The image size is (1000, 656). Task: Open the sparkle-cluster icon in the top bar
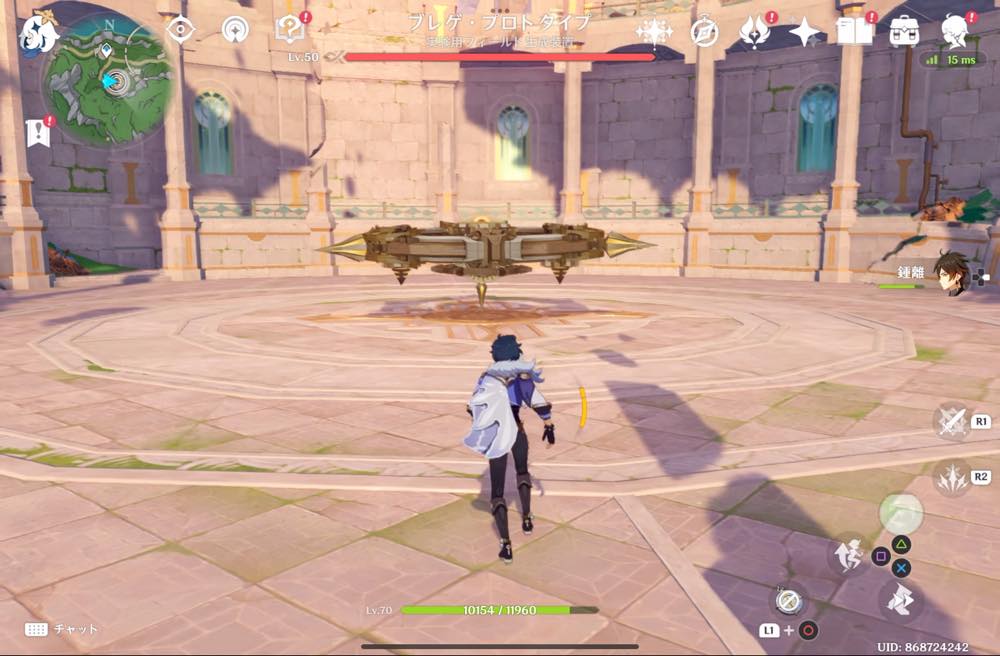[x=654, y=32]
